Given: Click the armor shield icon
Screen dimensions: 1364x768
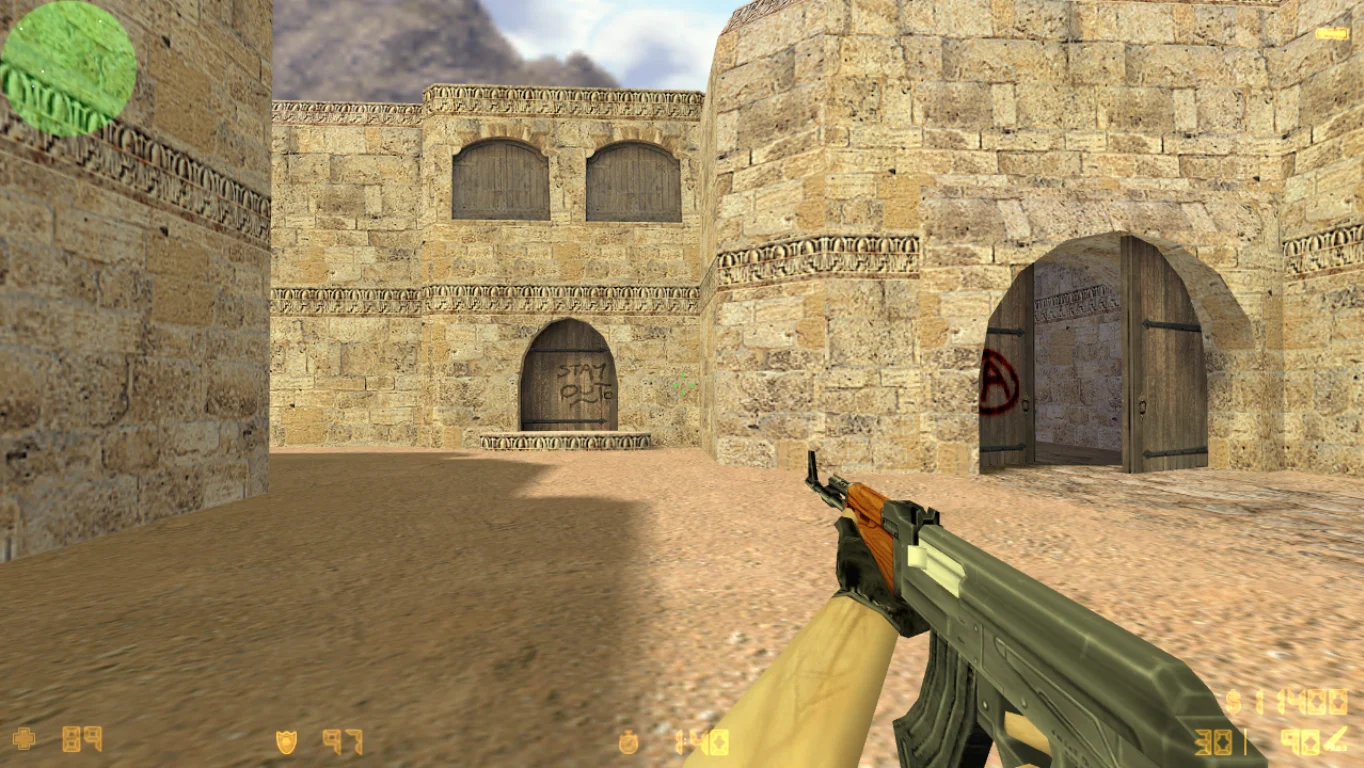Looking at the screenshot, I should pyautogui.click(x=286, y=742).
